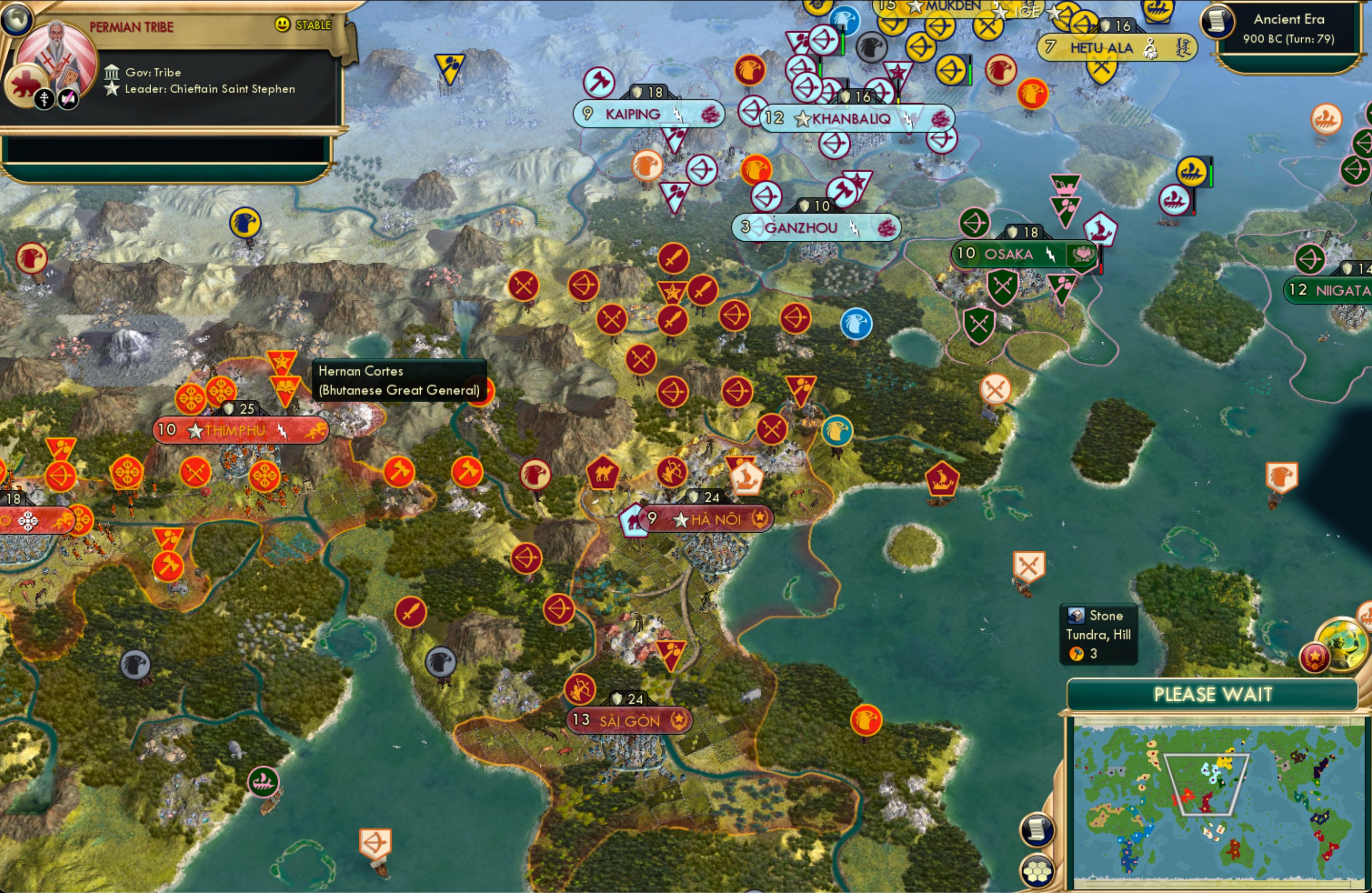Open the Sài Gòn city screen
The height and width of the screenshot is (893, 1372).
click(x=628, y=721)
